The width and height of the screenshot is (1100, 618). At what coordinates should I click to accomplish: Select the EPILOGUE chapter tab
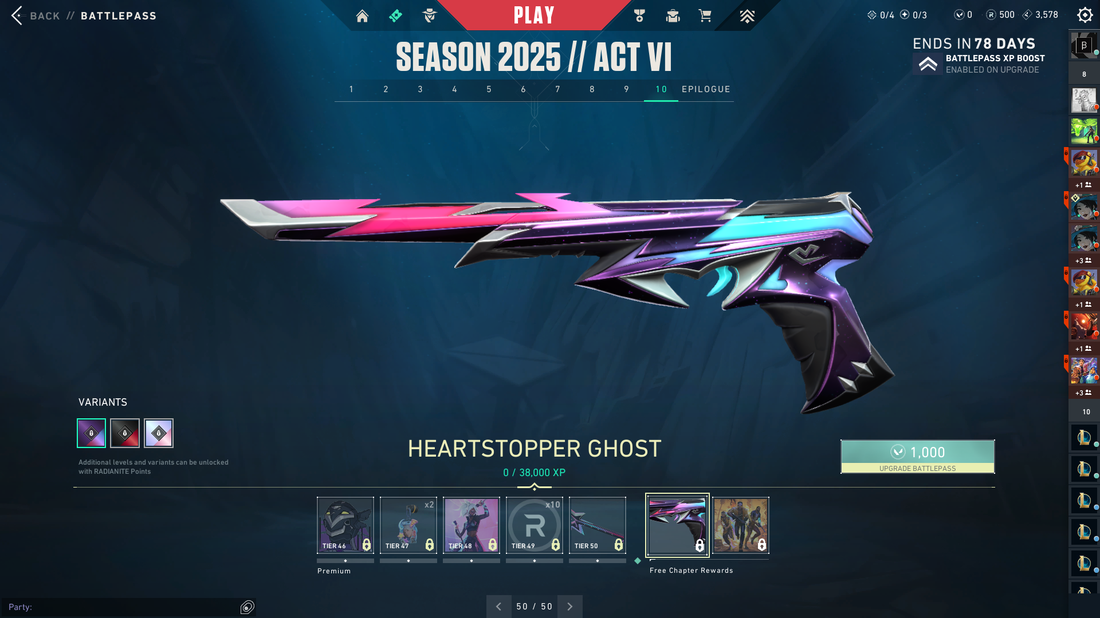(x=706, y=89)
